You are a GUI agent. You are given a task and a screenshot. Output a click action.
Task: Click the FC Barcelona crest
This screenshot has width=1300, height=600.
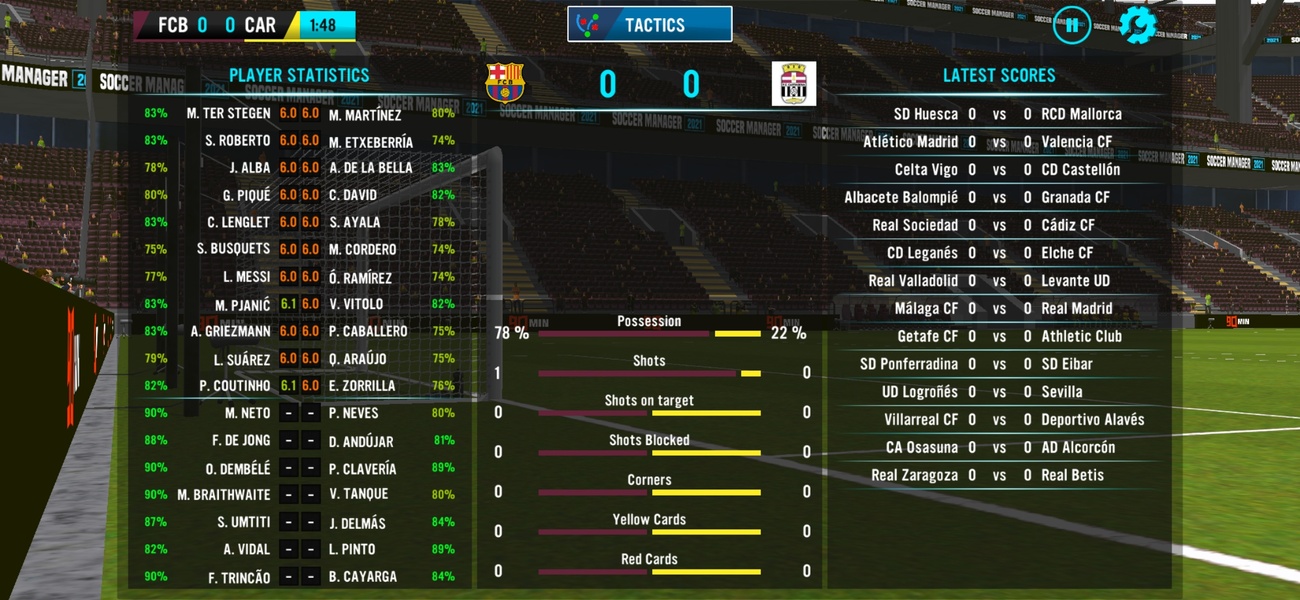pos(505,83)
